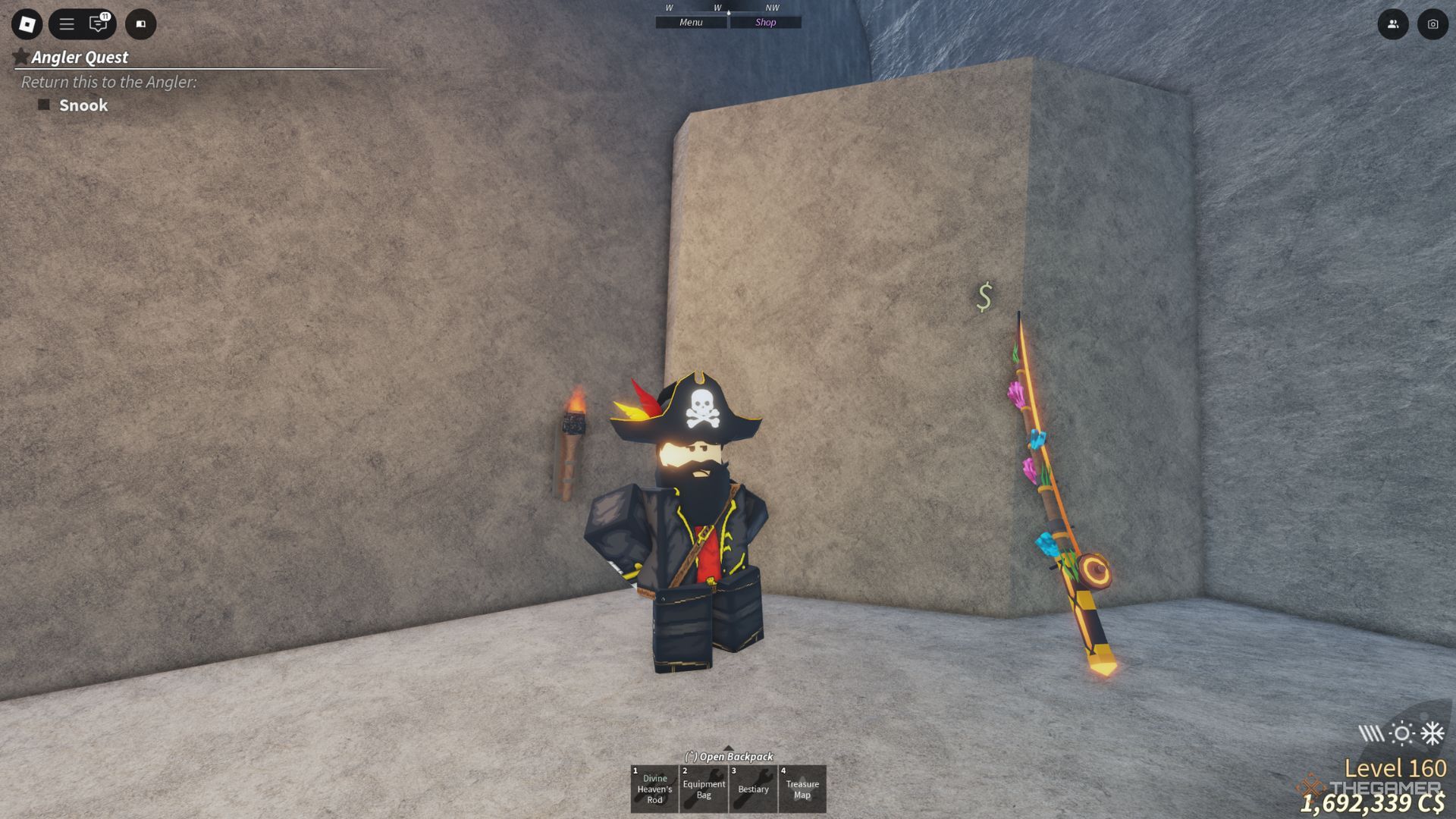The image size is (1456, 819).
Task: Select the Divine Heaven's Rod hotbar slot
Action: 654,789
